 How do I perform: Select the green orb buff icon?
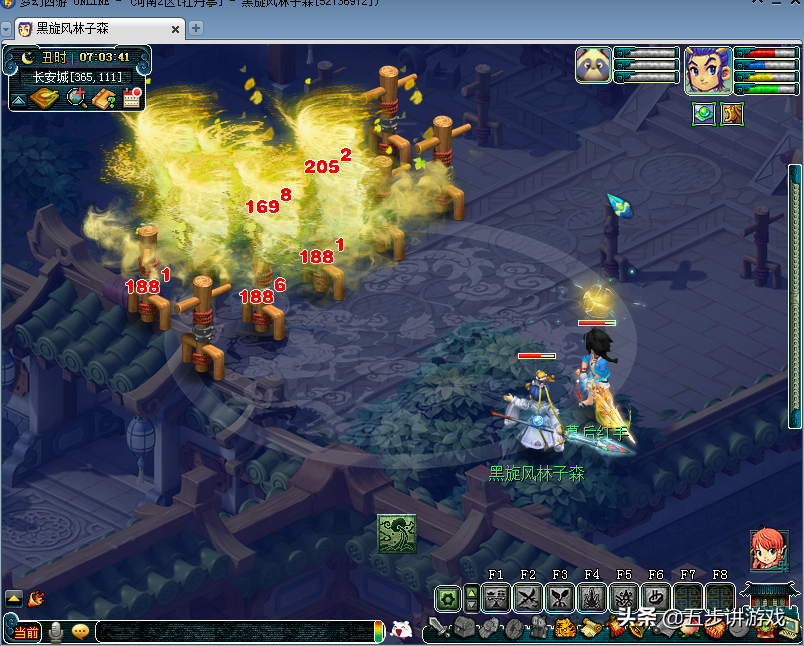click(703, 114)
